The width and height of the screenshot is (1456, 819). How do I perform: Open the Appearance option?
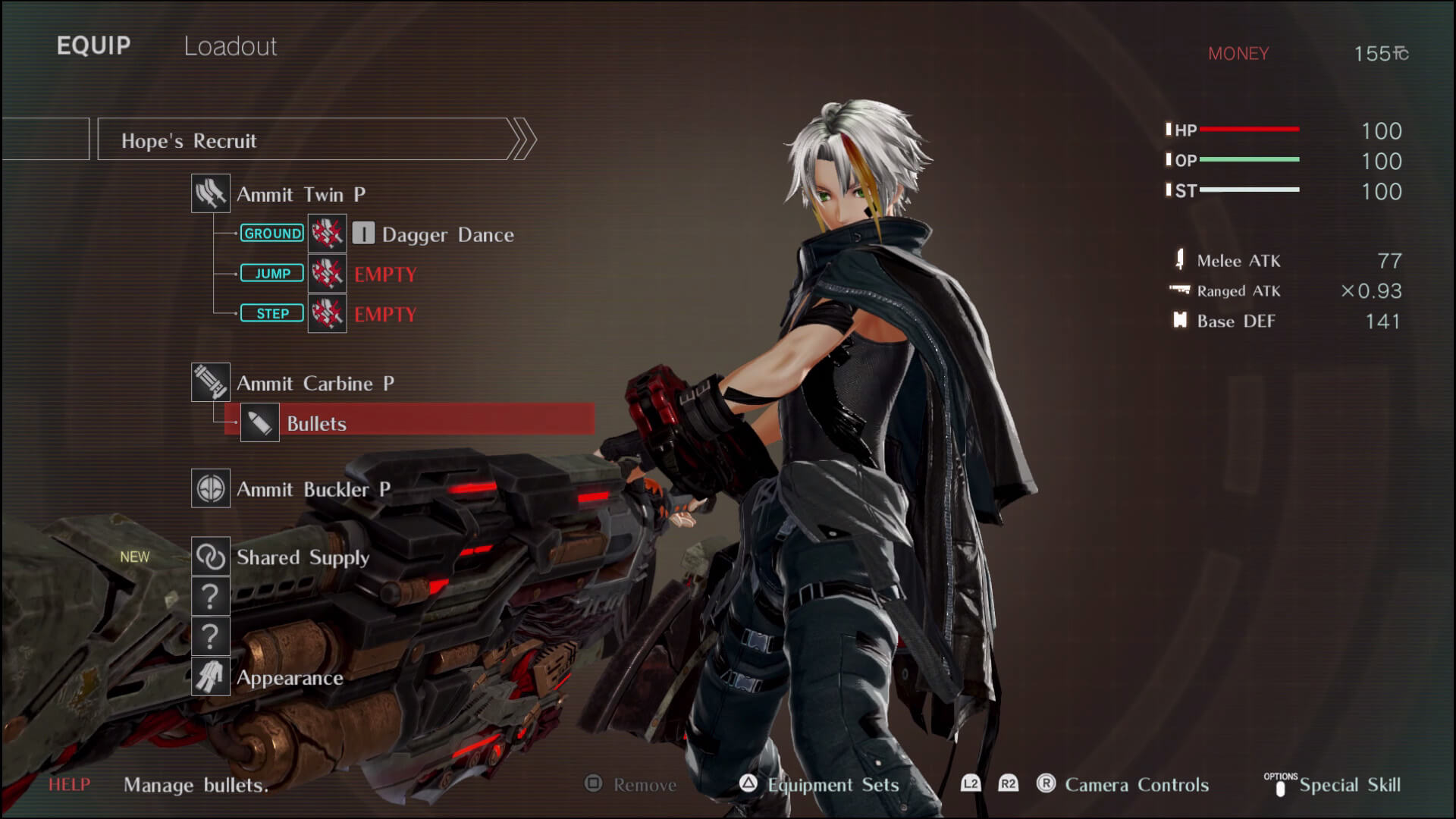click(290, 677)
